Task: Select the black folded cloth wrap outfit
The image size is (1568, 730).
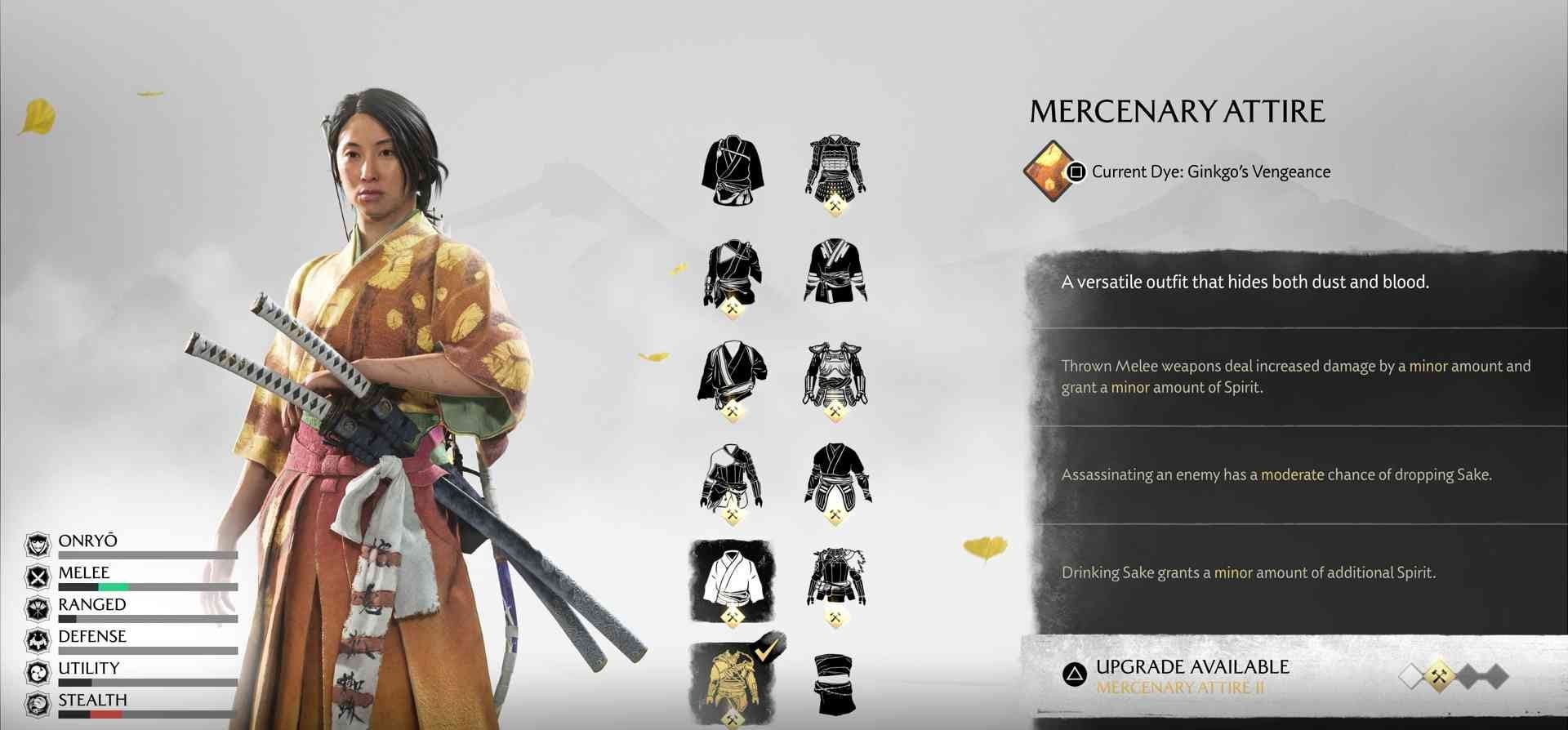Action: 835,683
